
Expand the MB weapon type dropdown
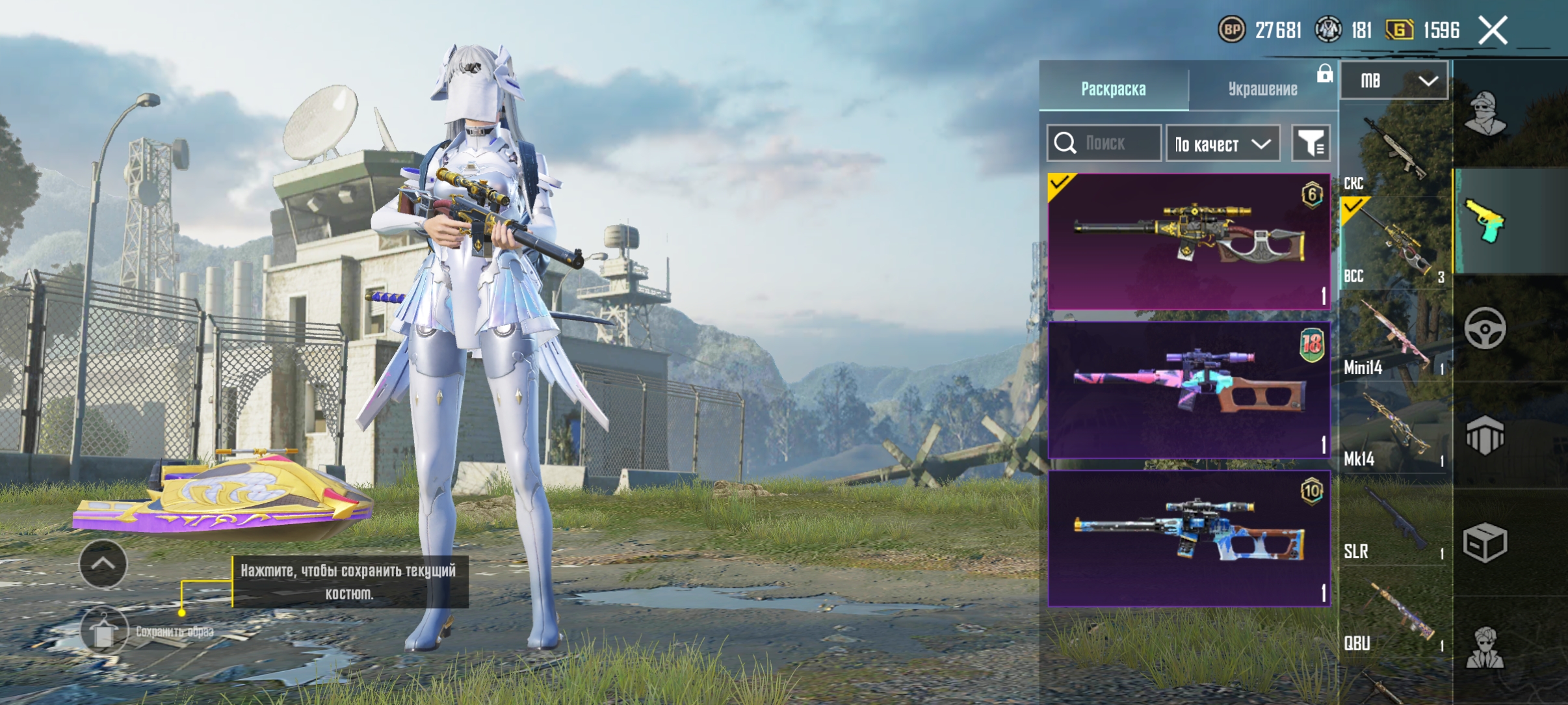(x=1394, y=81)
